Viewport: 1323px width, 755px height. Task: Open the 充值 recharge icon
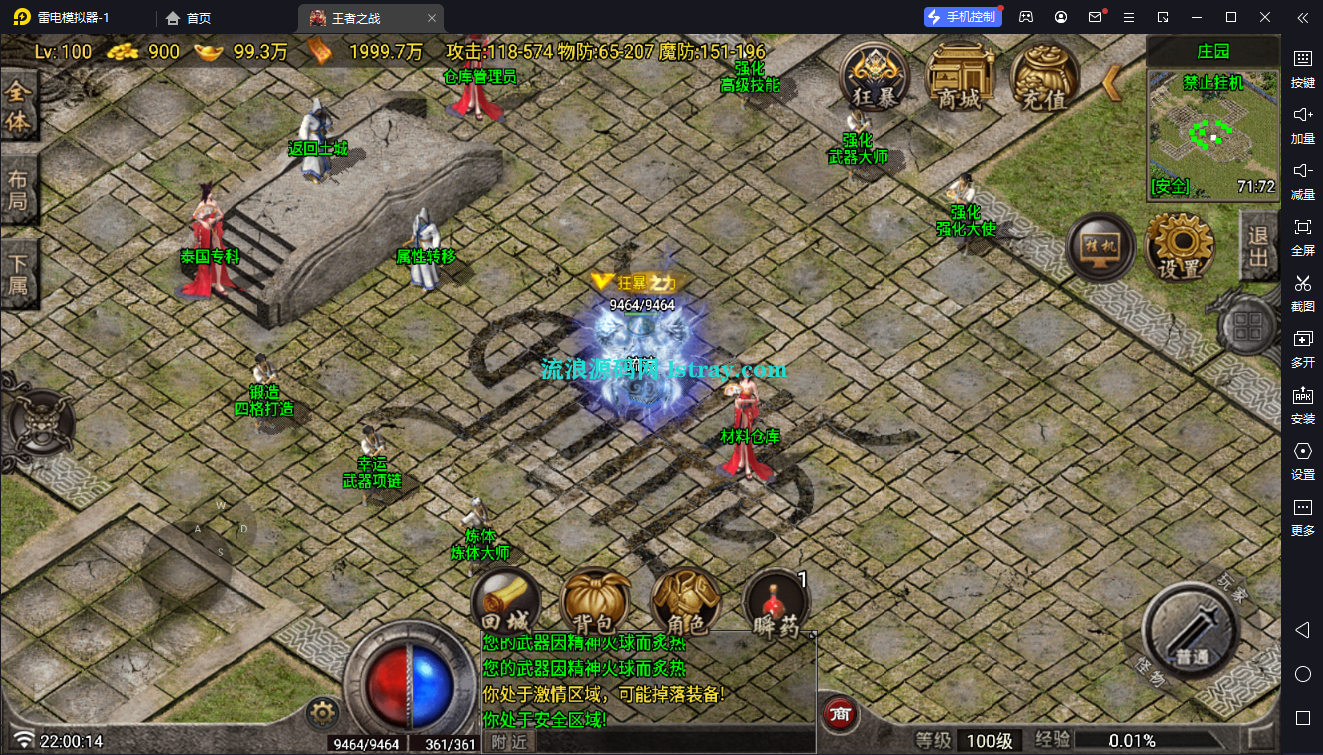coord(1046,78)
